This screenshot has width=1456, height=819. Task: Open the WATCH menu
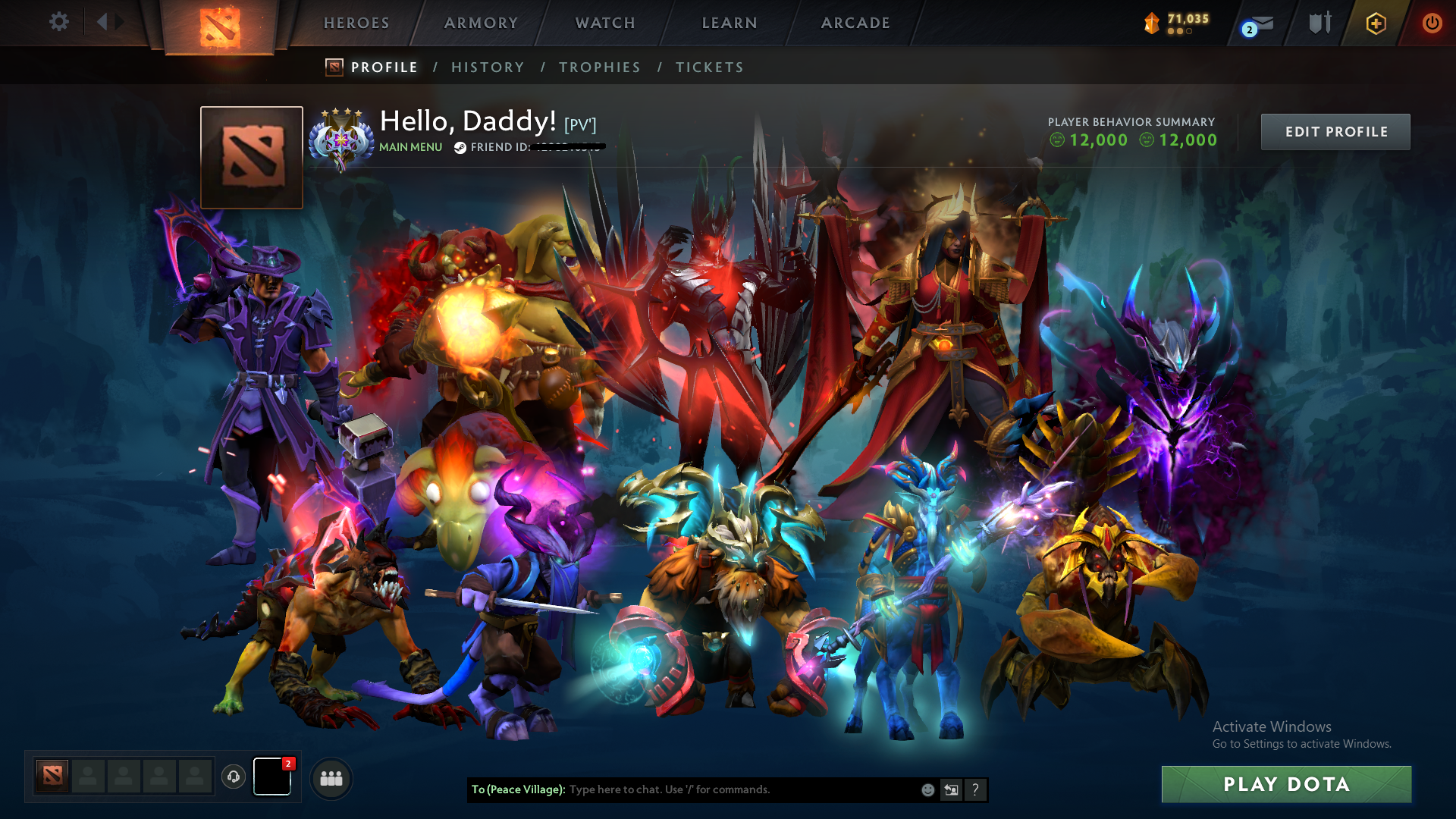[x=604, y=23]
